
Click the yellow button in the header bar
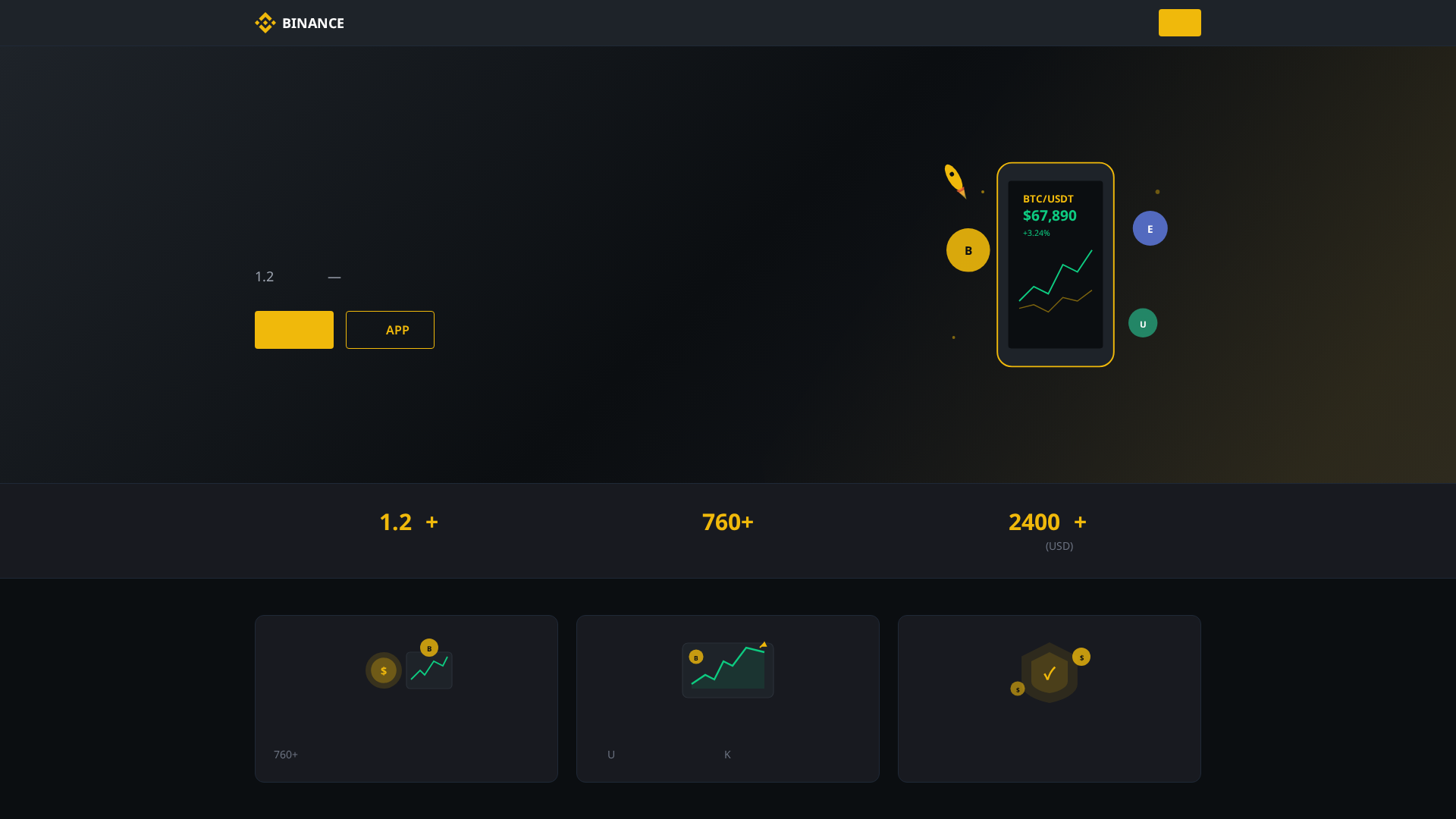[1179, 23]
